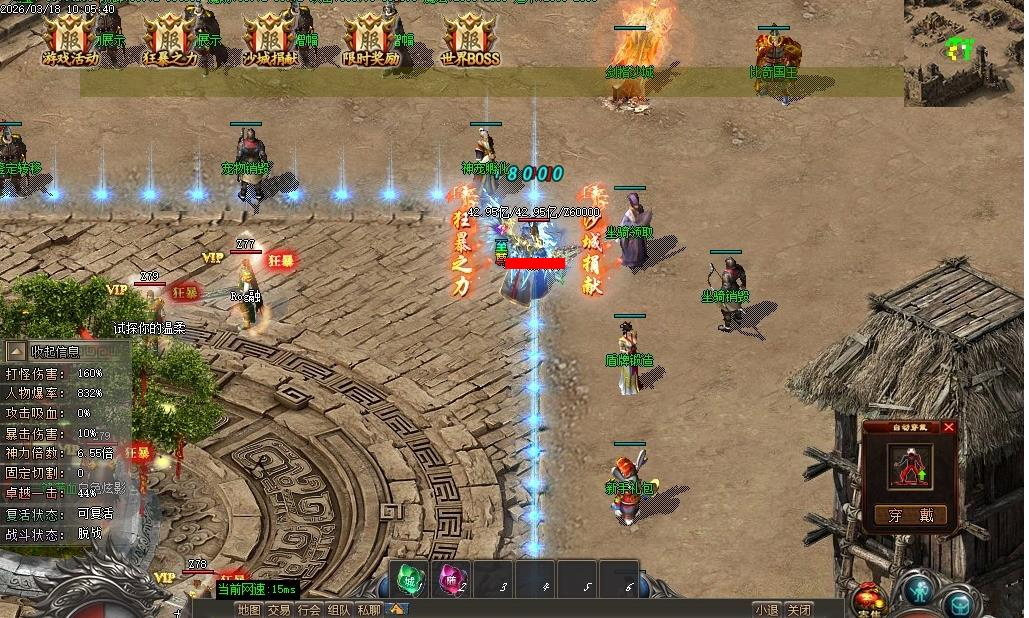1029x618 pixels.
Task: Open the 世界BOSS icon
Action: pos(469,41)
